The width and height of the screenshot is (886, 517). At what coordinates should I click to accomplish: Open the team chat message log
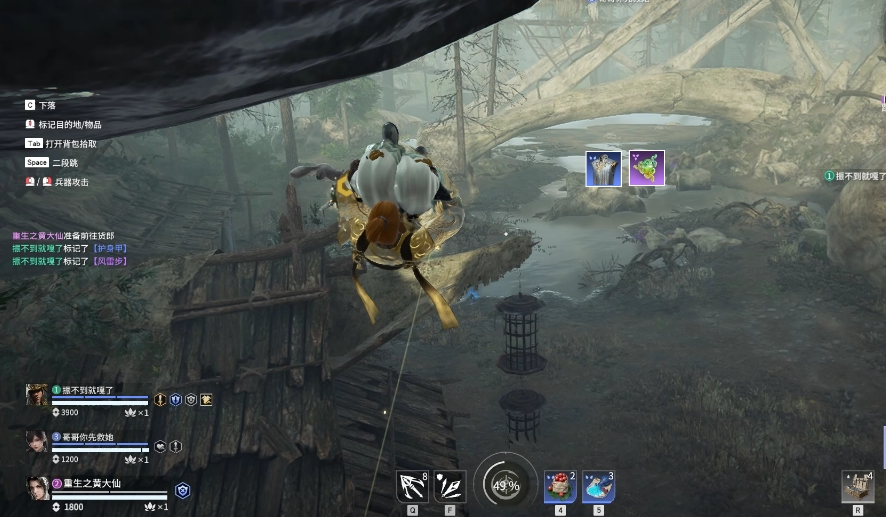70,248
